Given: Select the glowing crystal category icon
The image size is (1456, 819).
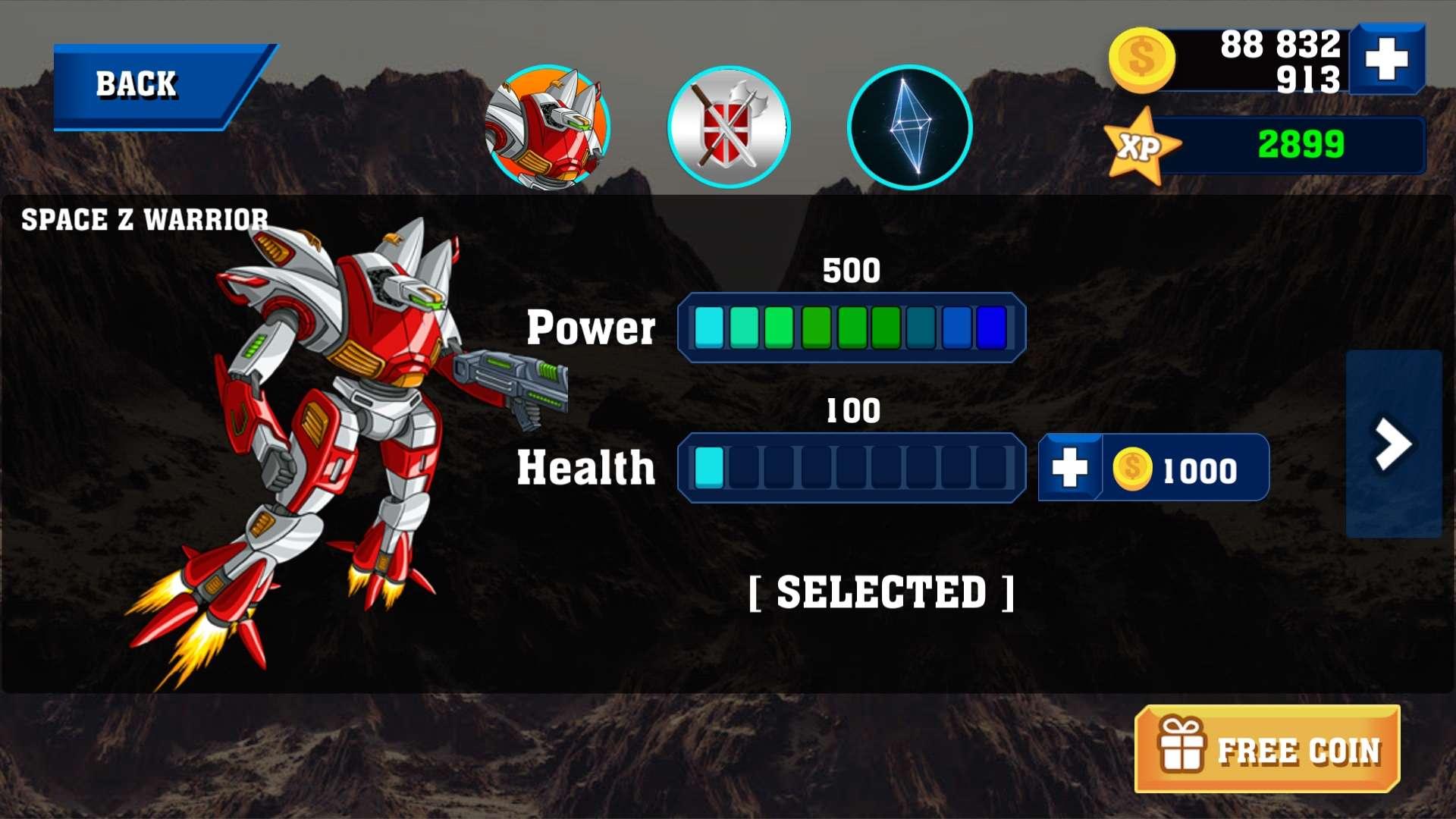Looking at the screenshot, I should click(x=910, y=126).
